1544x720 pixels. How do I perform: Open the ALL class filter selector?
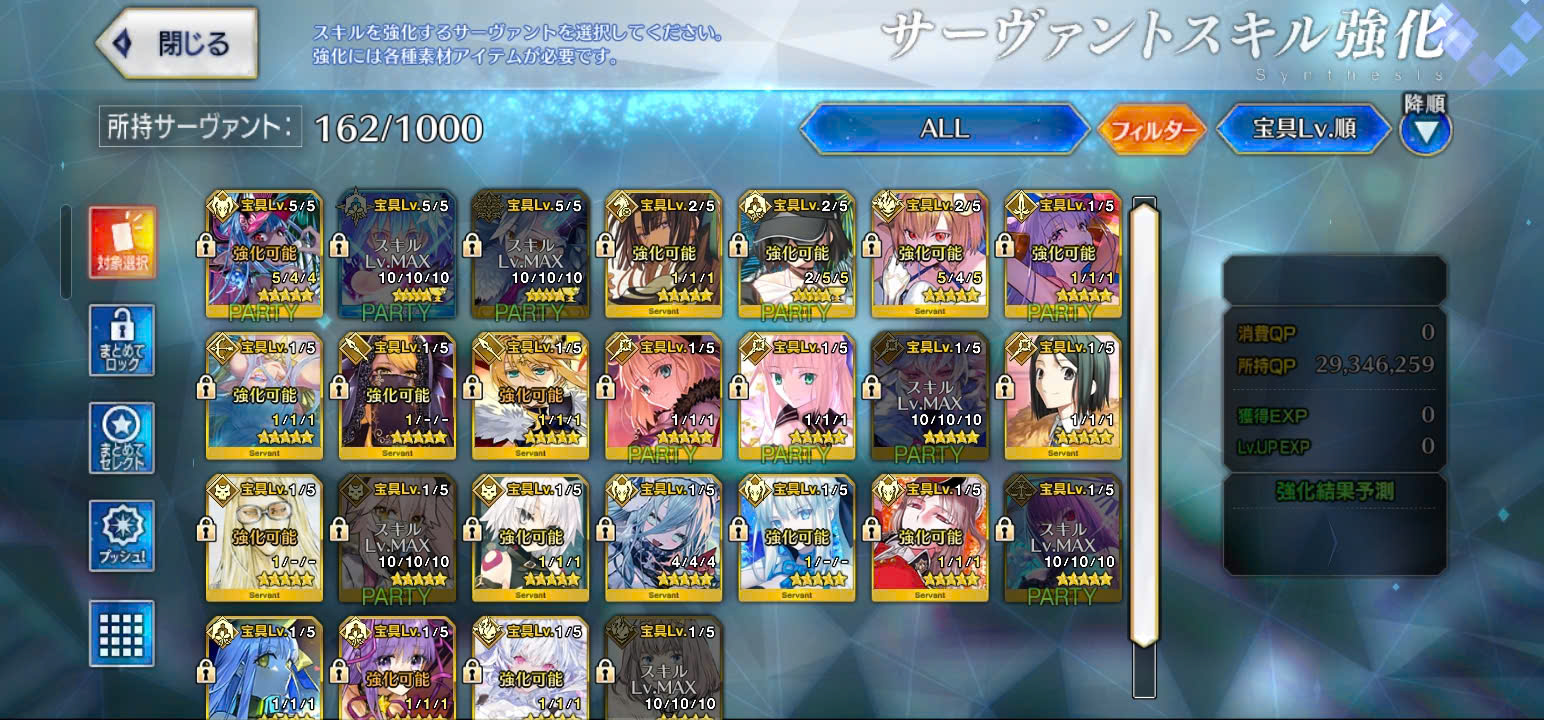[x=944, y=129]
